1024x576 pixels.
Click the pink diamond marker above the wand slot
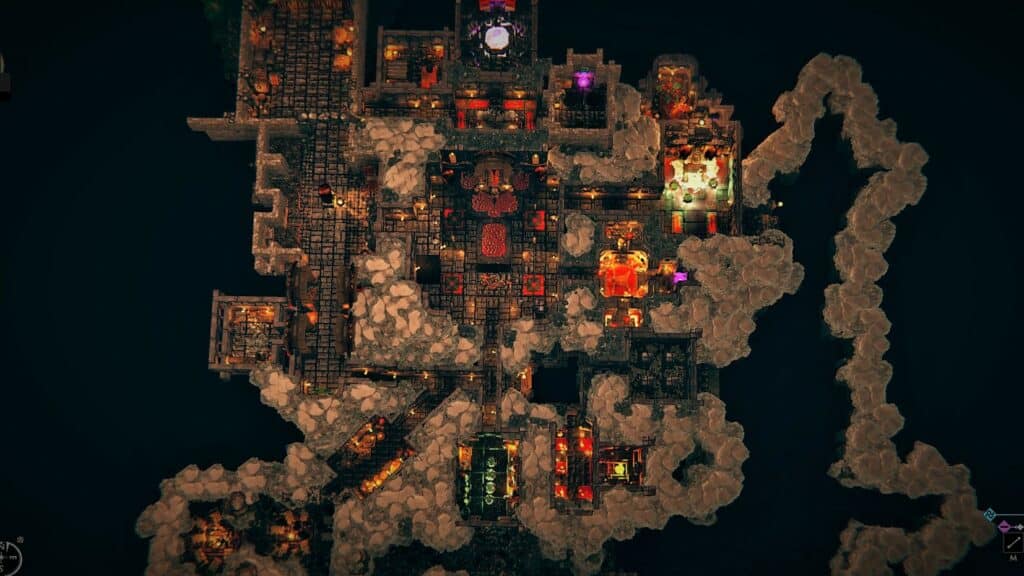tap(1004, 526)
